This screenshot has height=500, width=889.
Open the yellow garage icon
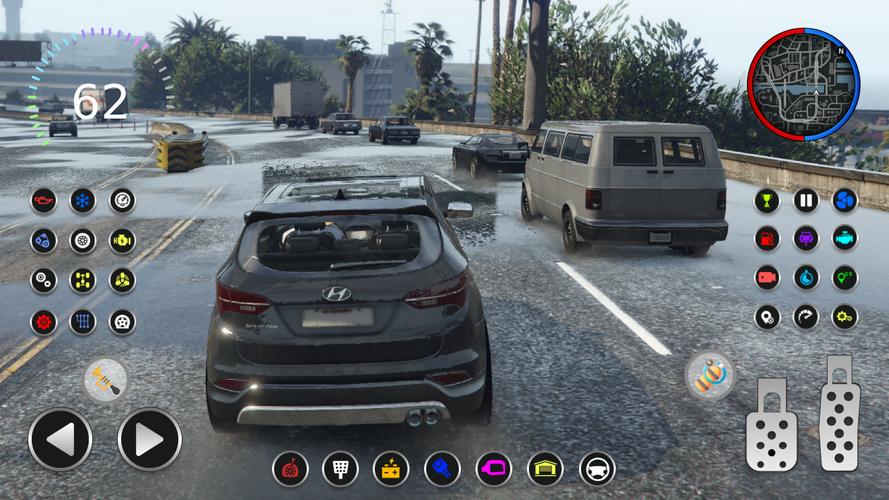pos(545,468)
